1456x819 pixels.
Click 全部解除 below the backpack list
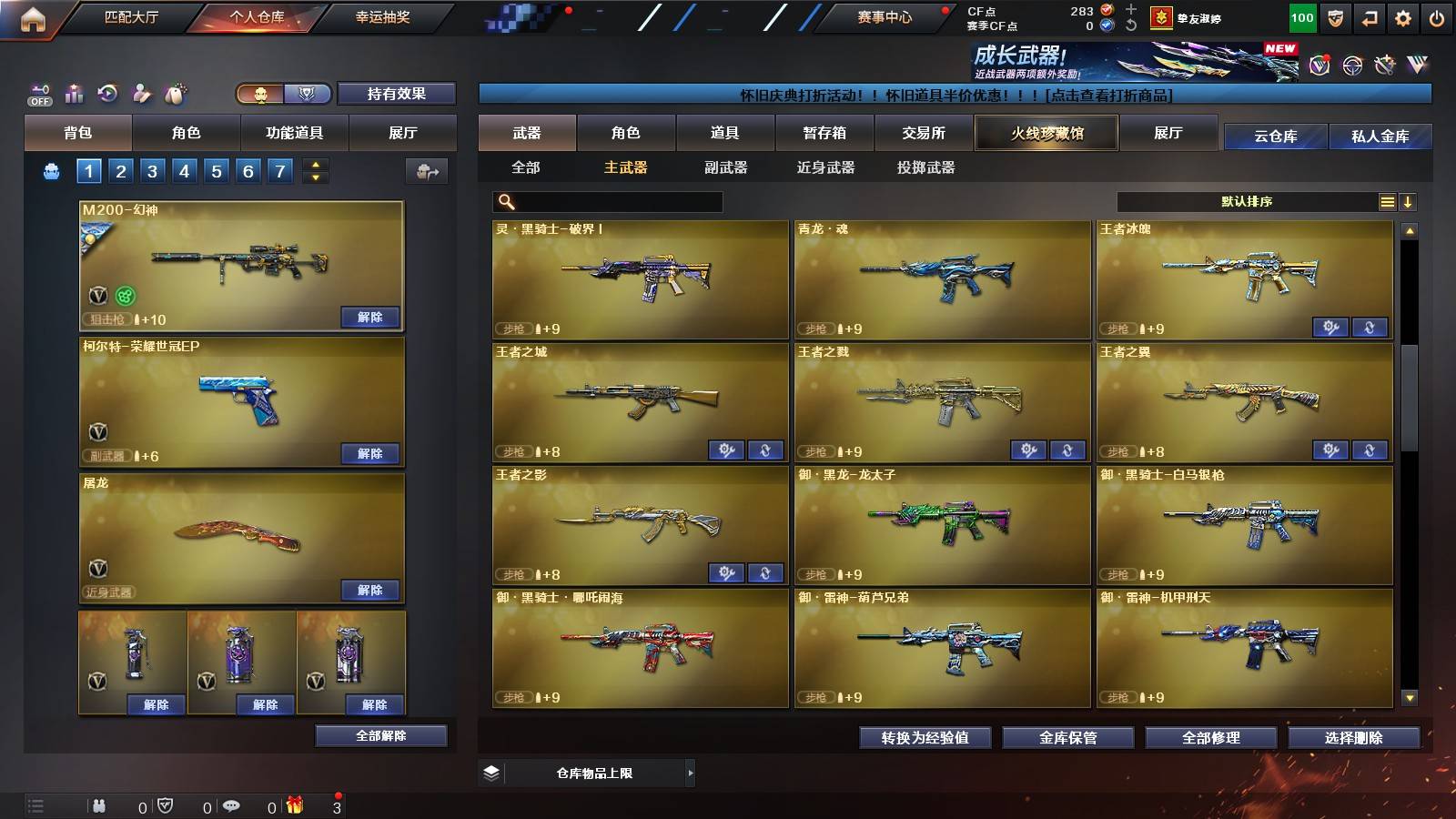379,735
